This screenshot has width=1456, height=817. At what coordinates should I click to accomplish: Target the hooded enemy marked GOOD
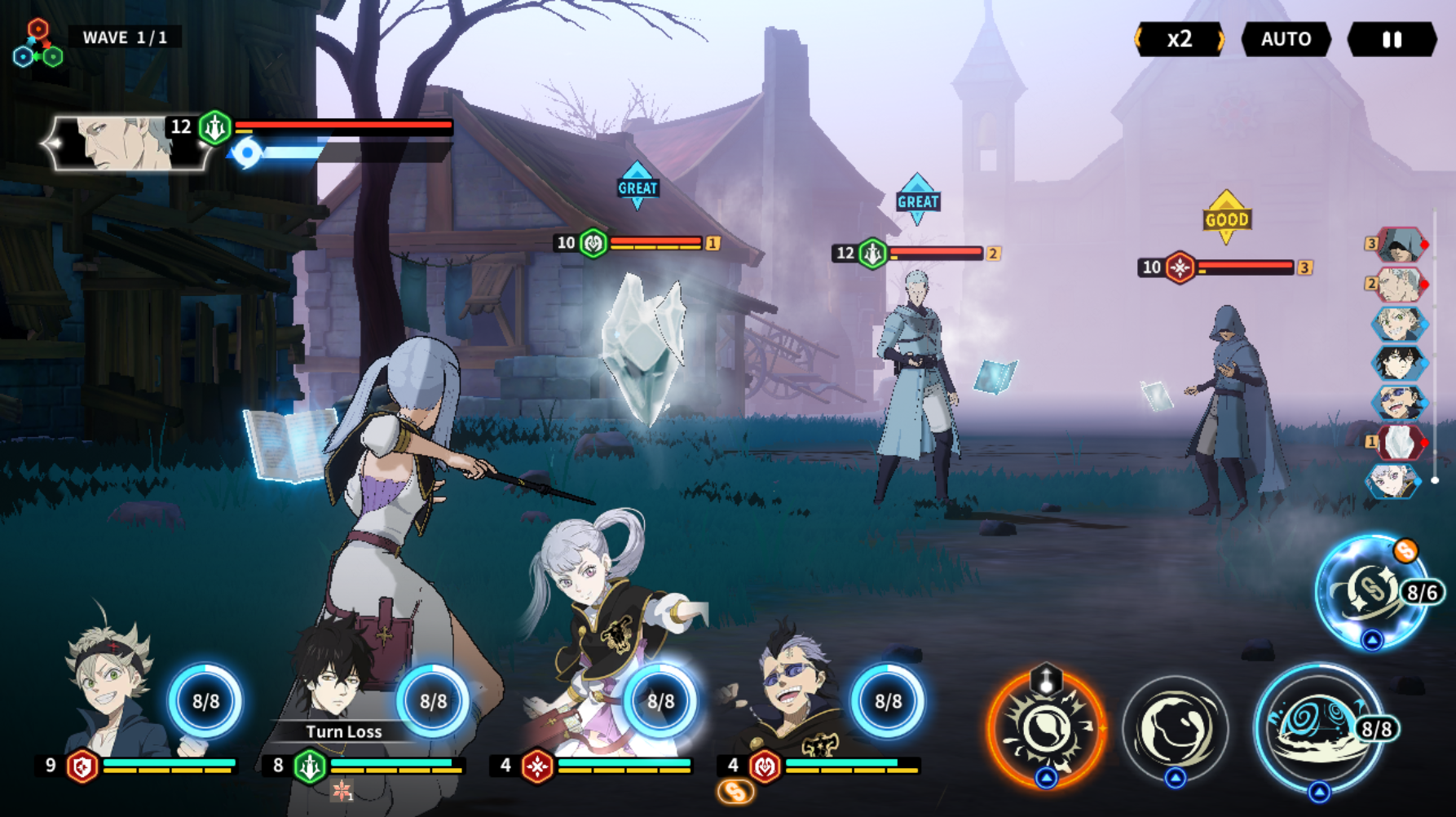[1231, 408]
